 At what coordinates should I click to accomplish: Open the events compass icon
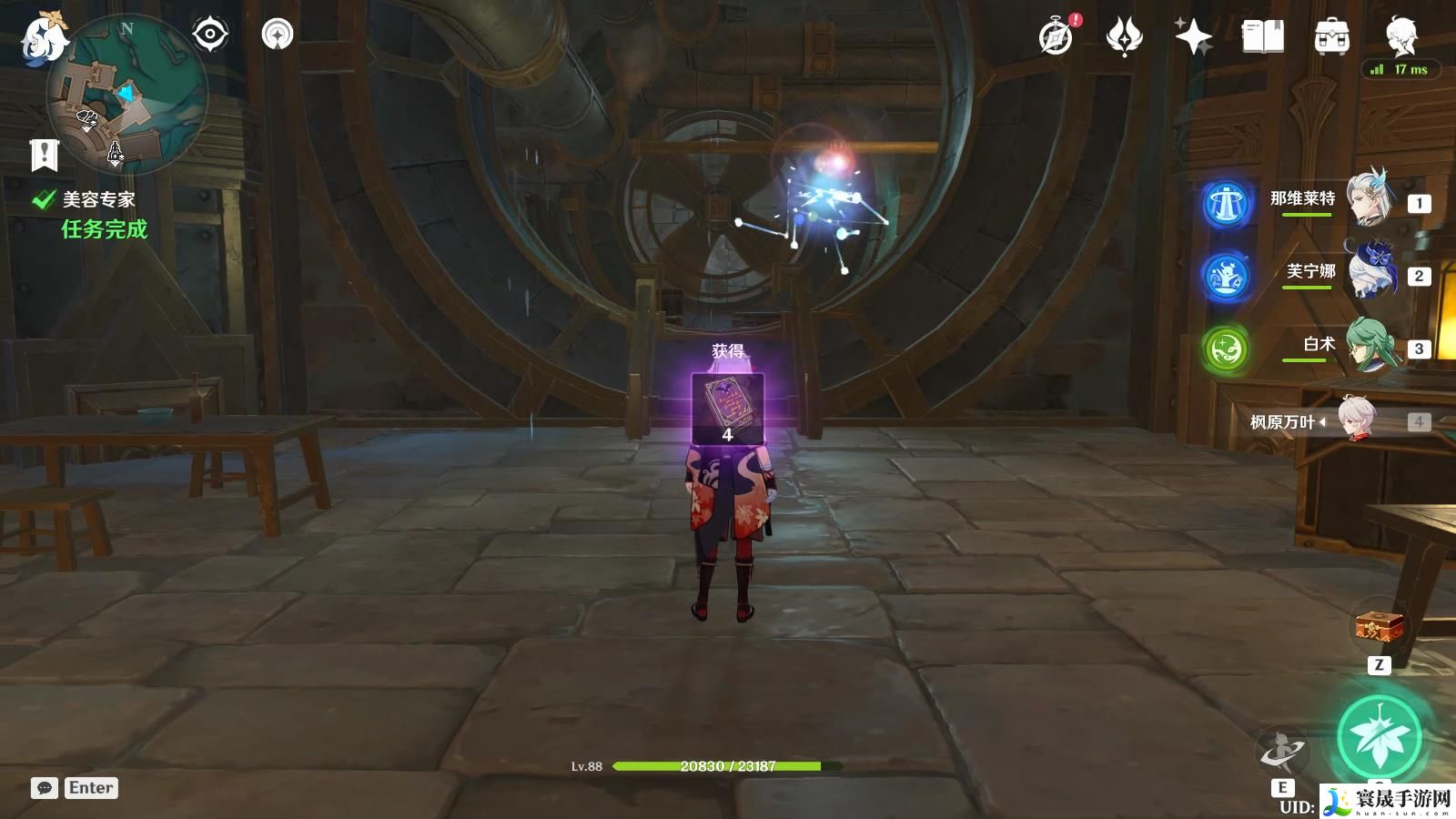point(1057,37)
